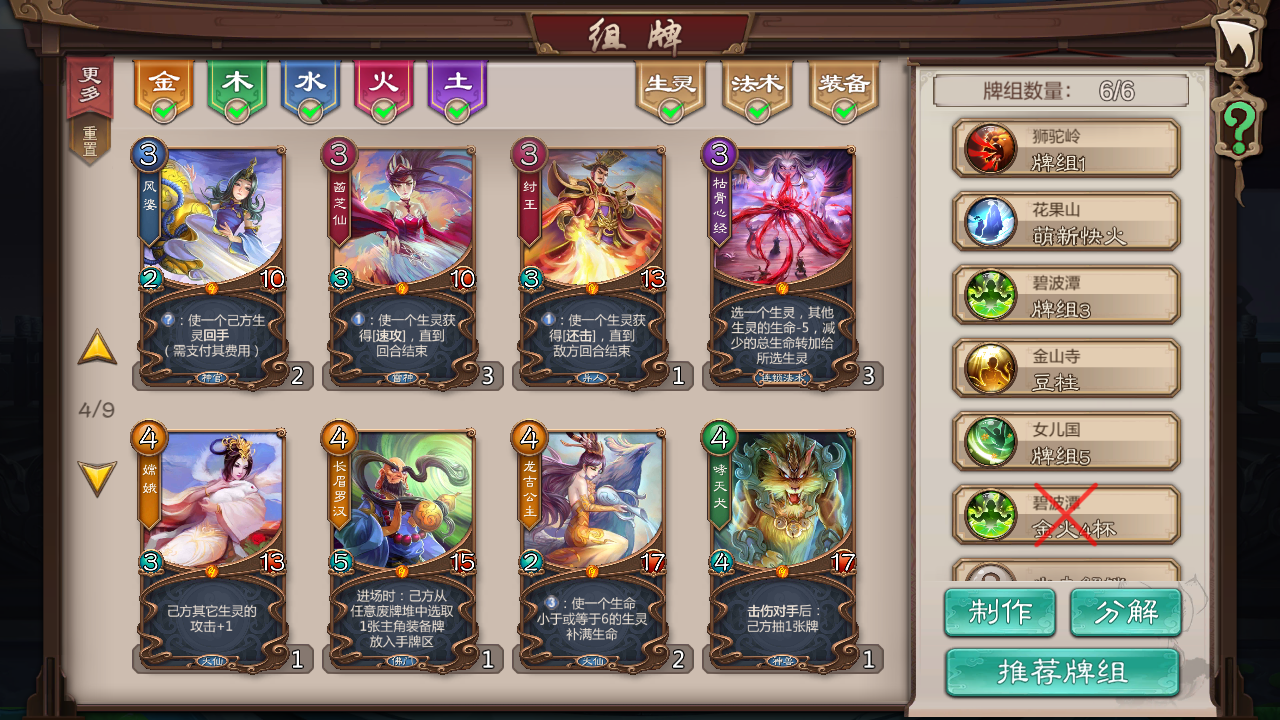Disable the 法术 spell filter checkmark
This screenshot has width=1280, height=720.
[x=758, y=108]
